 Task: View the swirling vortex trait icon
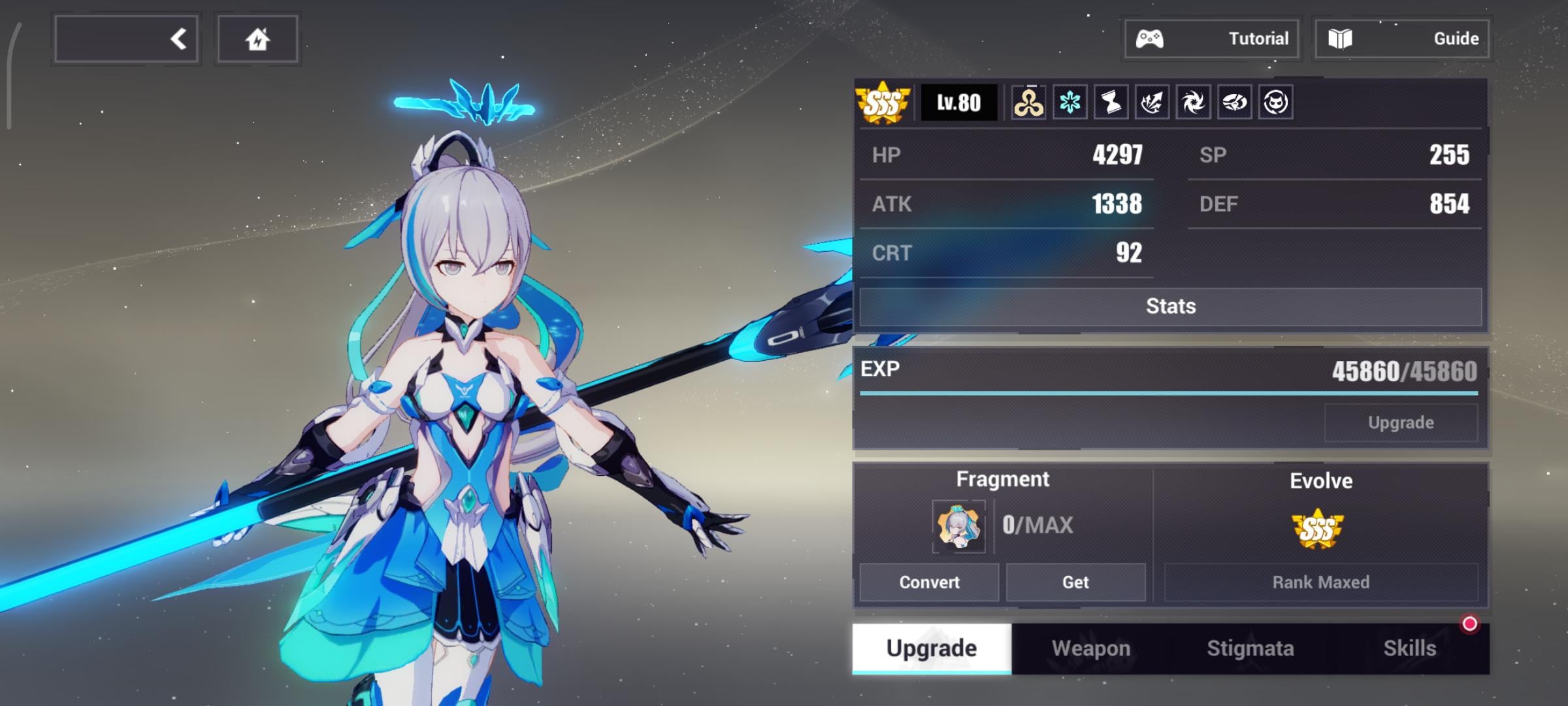[x=1193, y=103]
